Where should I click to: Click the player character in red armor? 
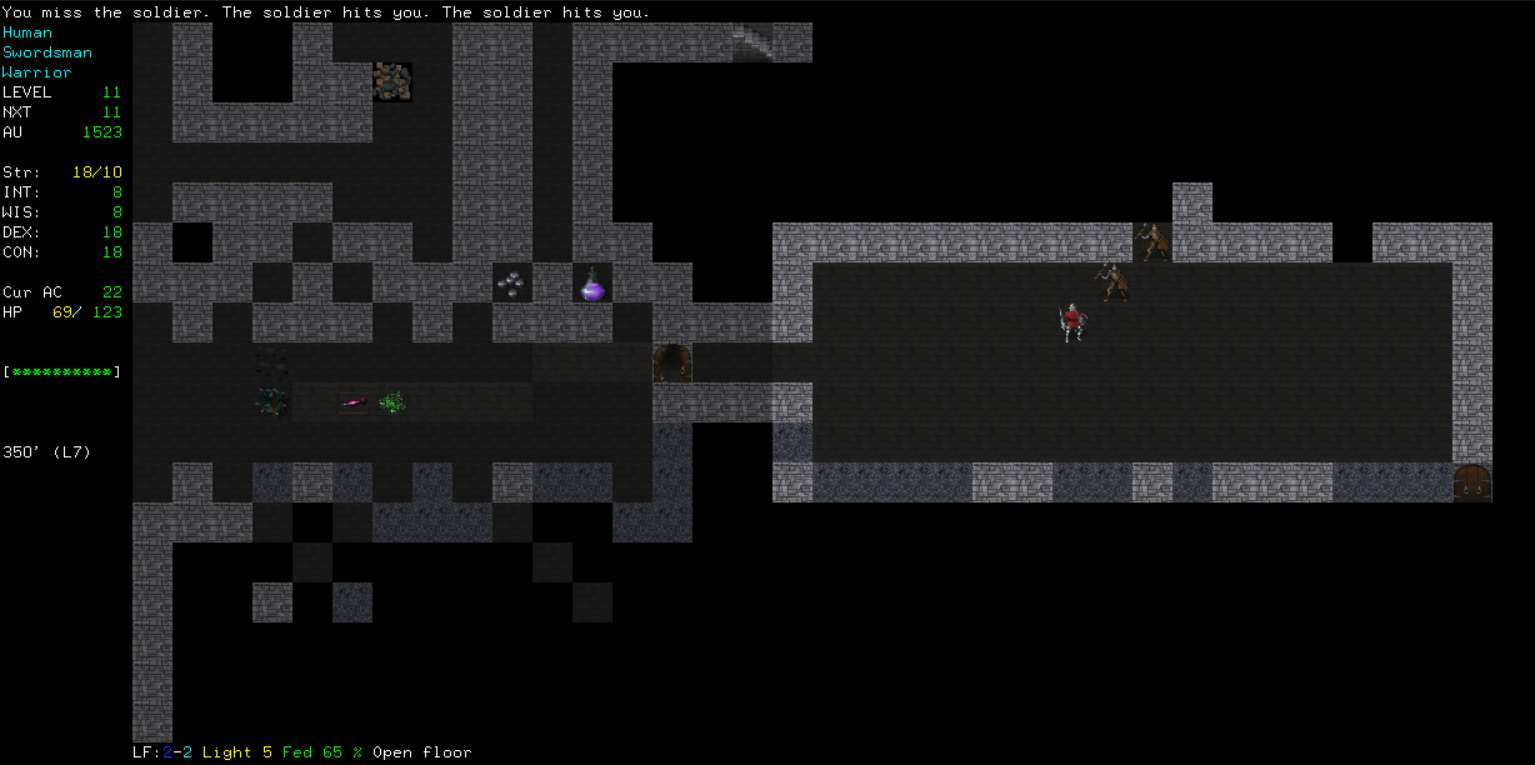coord(1073,322)
